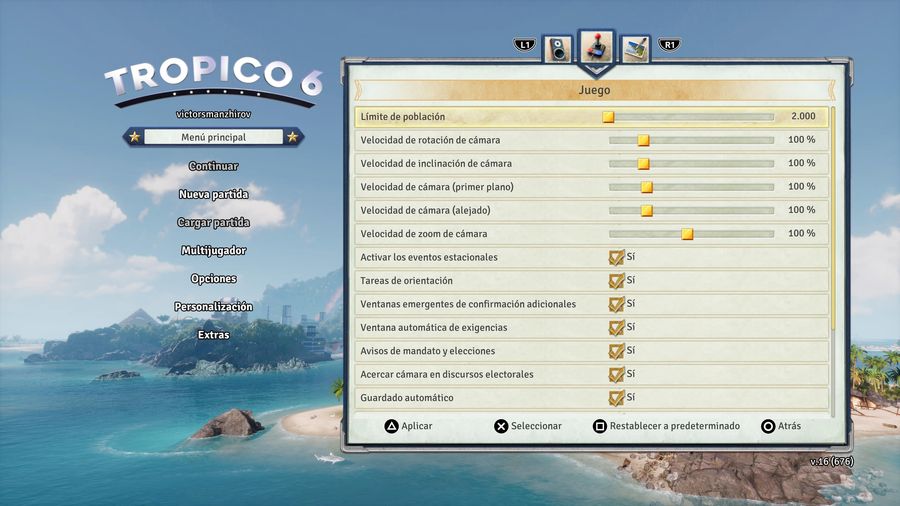900x506 pixels.
Task: Toggle Activar los eventos estacionales checkbox
Action: [616, 257]
